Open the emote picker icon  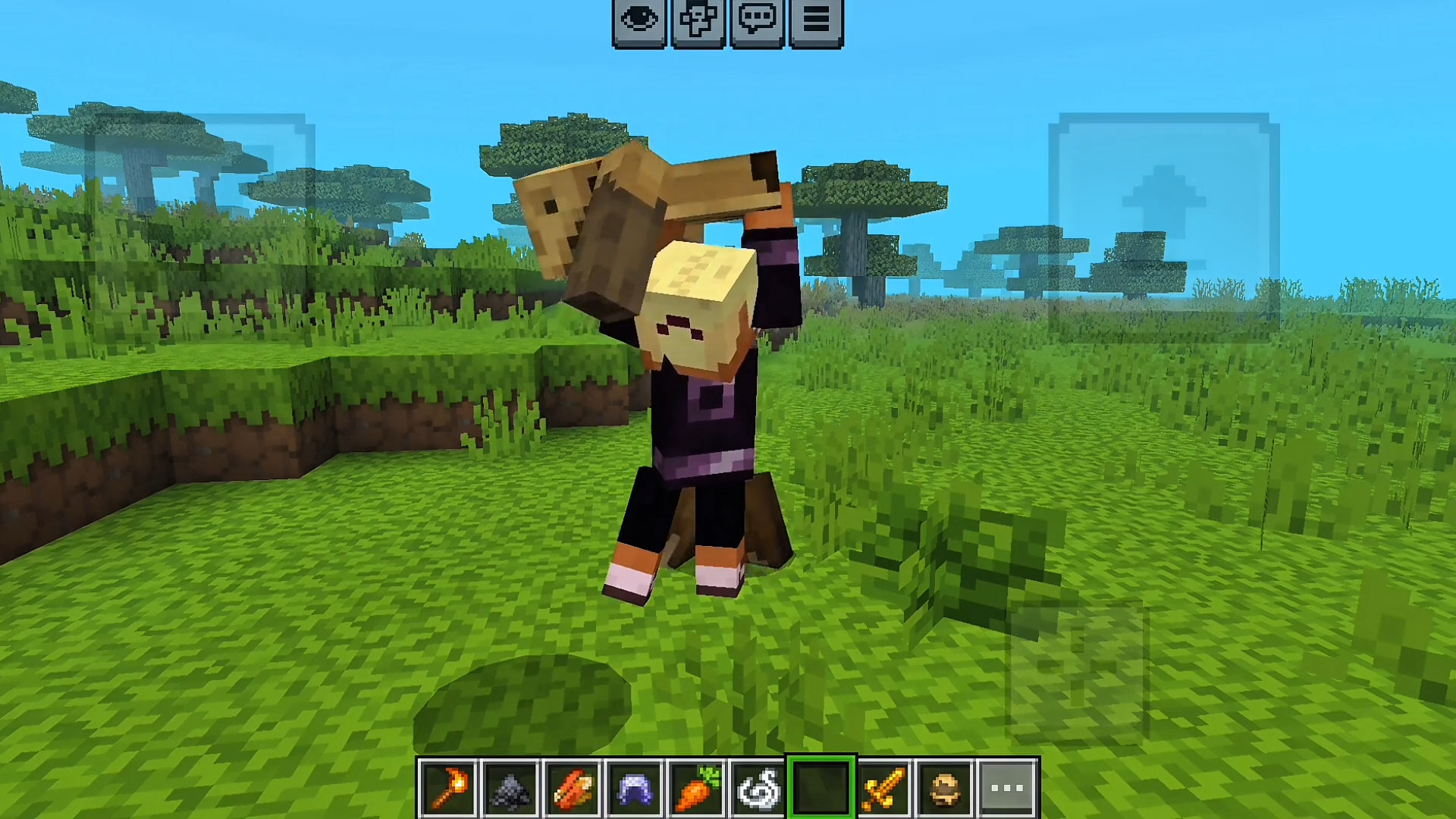(698, 20)
